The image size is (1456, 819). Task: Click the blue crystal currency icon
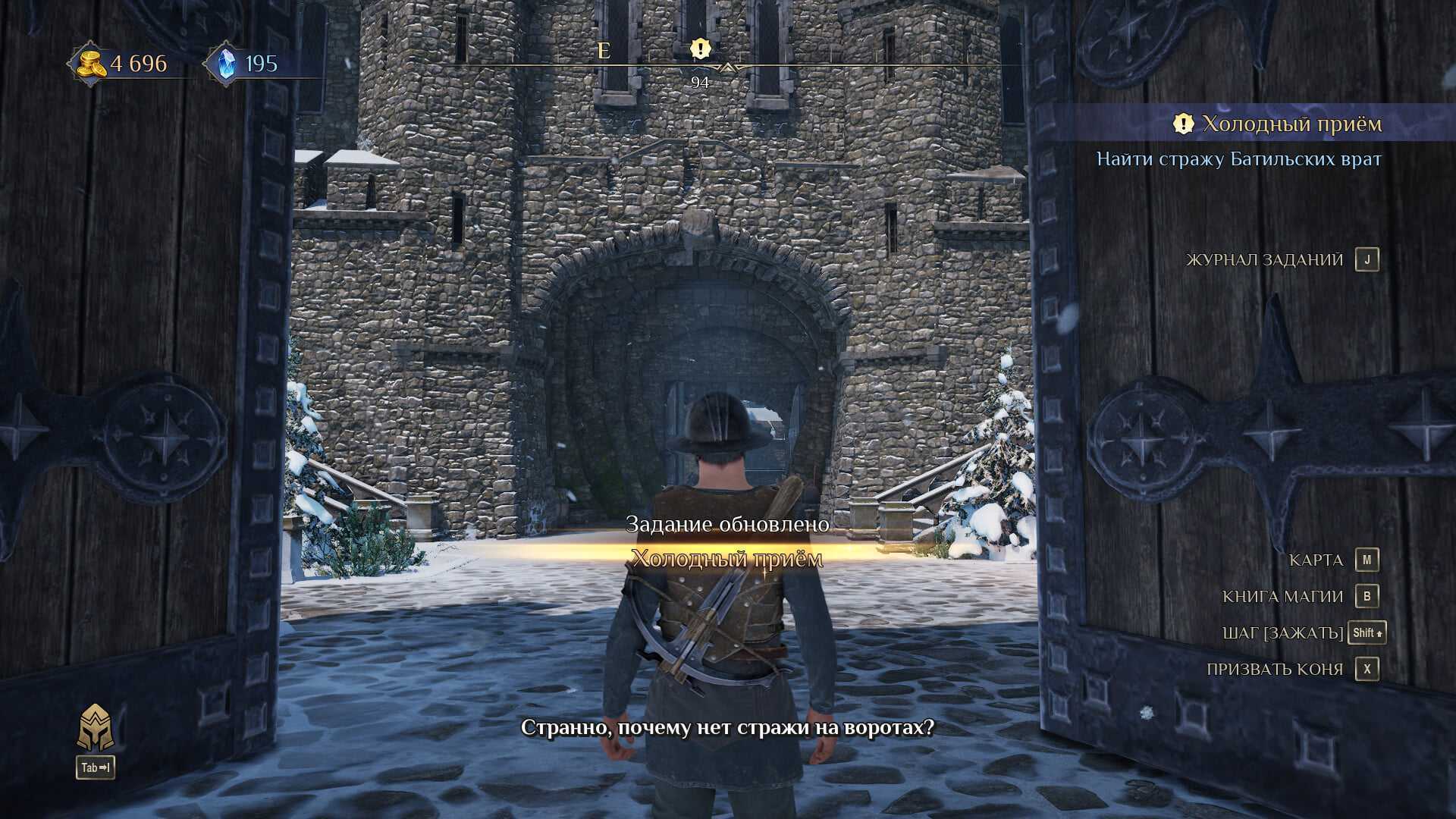(225, 64)
